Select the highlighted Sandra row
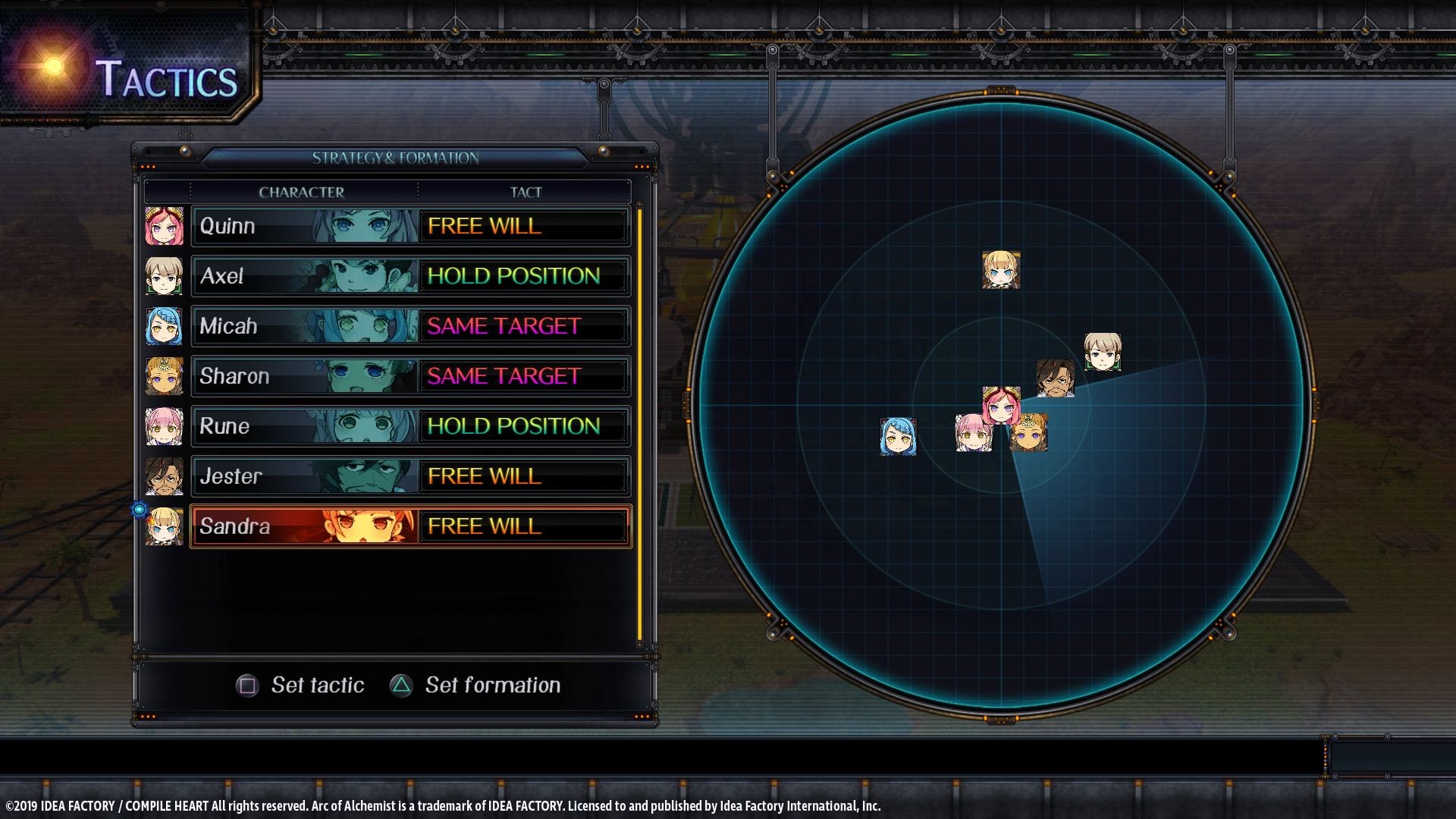 [305, 526]
